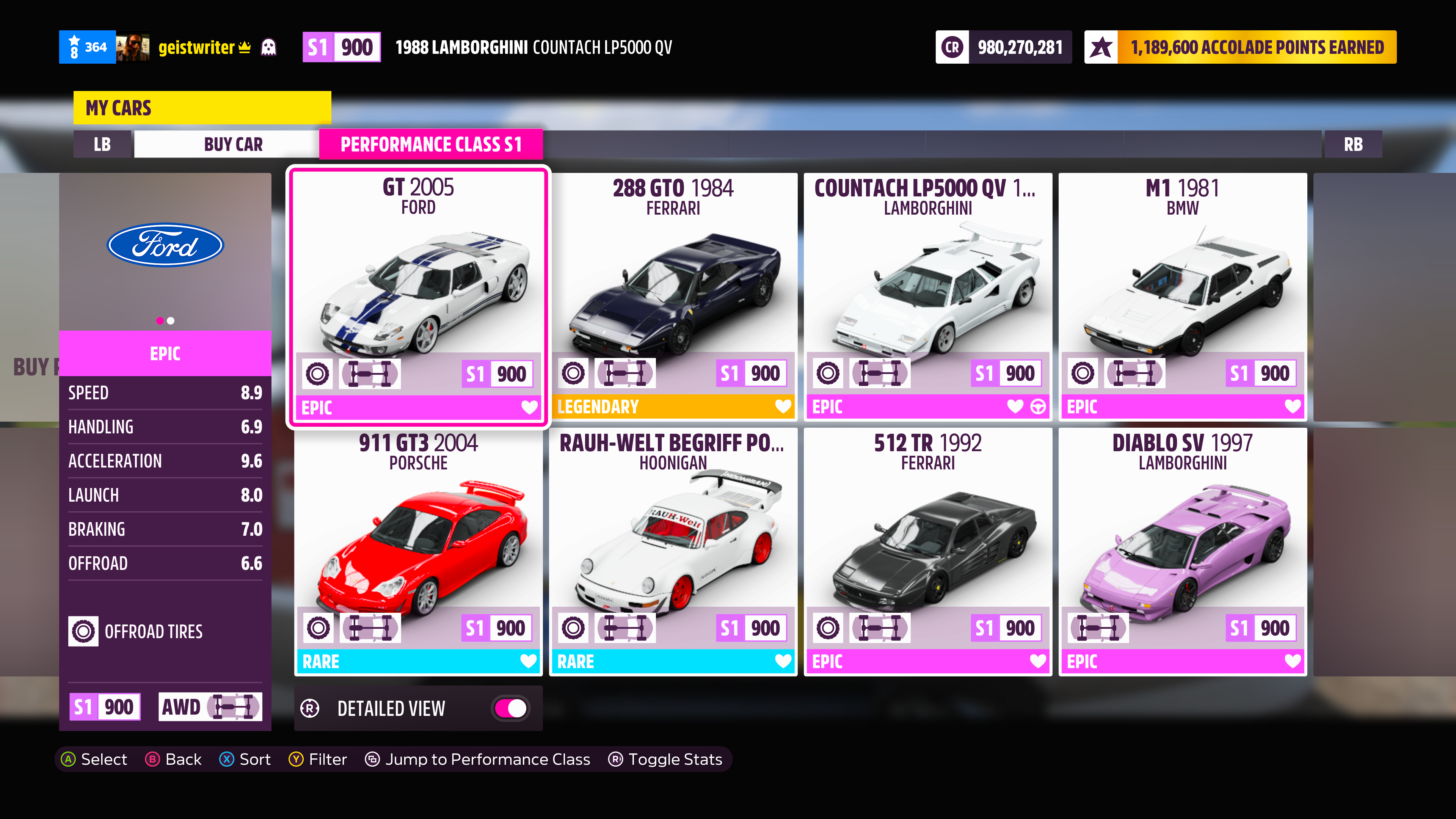Click Back in the footer bar
This screenshot has width=1456, height=819.
point(174,759)
